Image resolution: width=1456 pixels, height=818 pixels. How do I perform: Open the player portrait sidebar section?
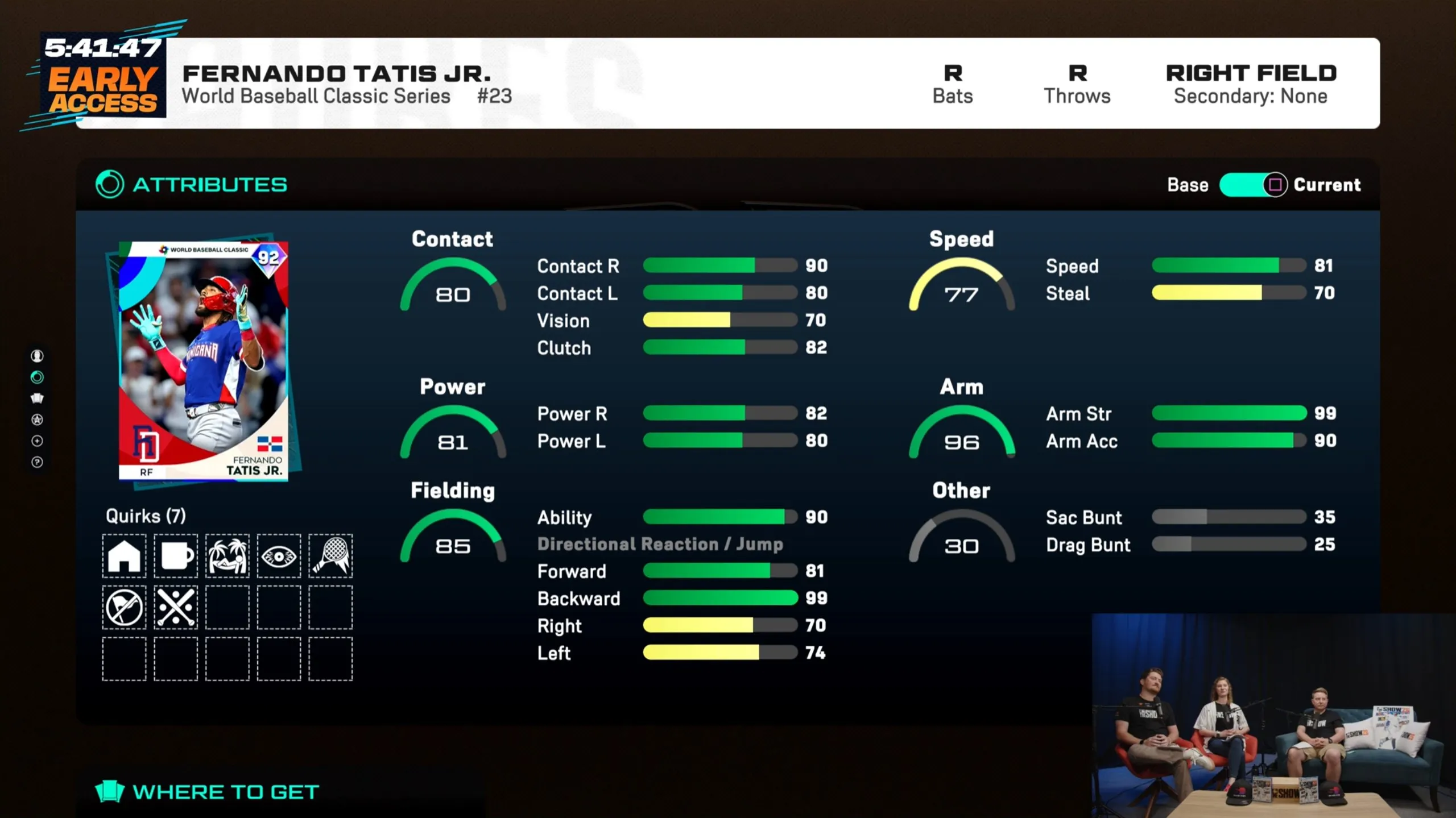pos(37,356)
